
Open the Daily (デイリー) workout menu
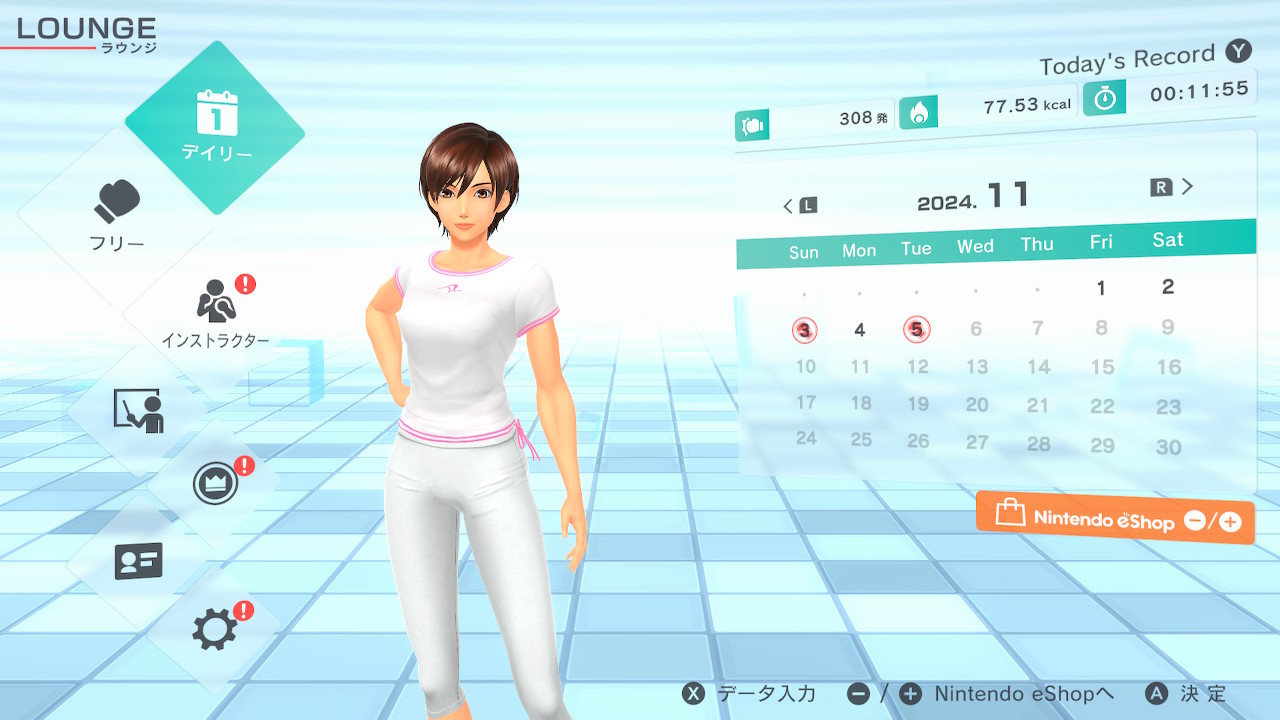[x=215, y=127]
